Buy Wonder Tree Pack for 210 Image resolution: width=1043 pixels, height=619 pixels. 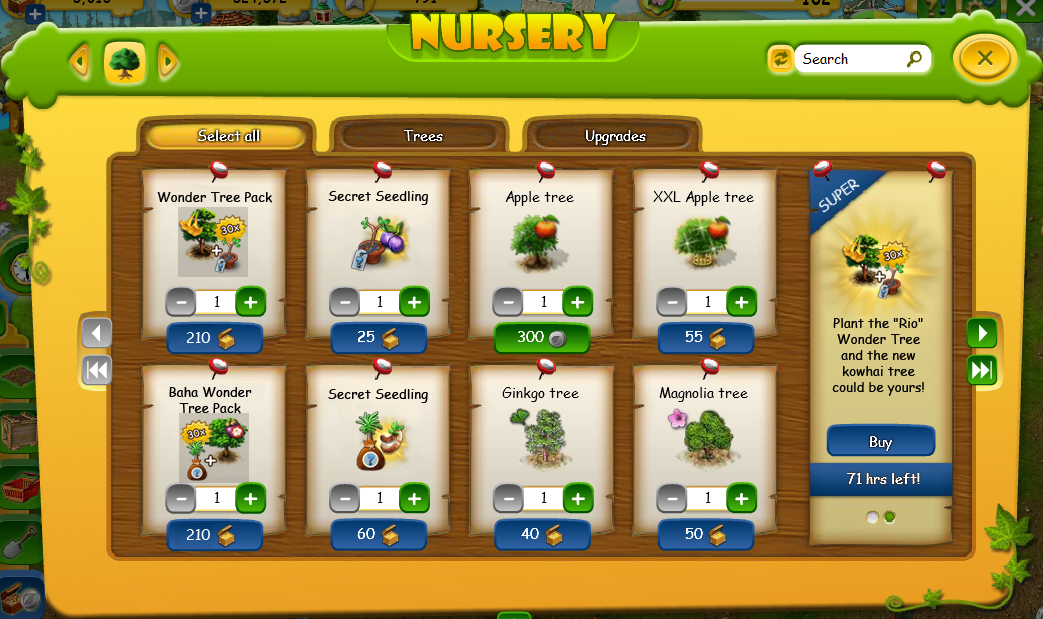click(x=214, y=338)
